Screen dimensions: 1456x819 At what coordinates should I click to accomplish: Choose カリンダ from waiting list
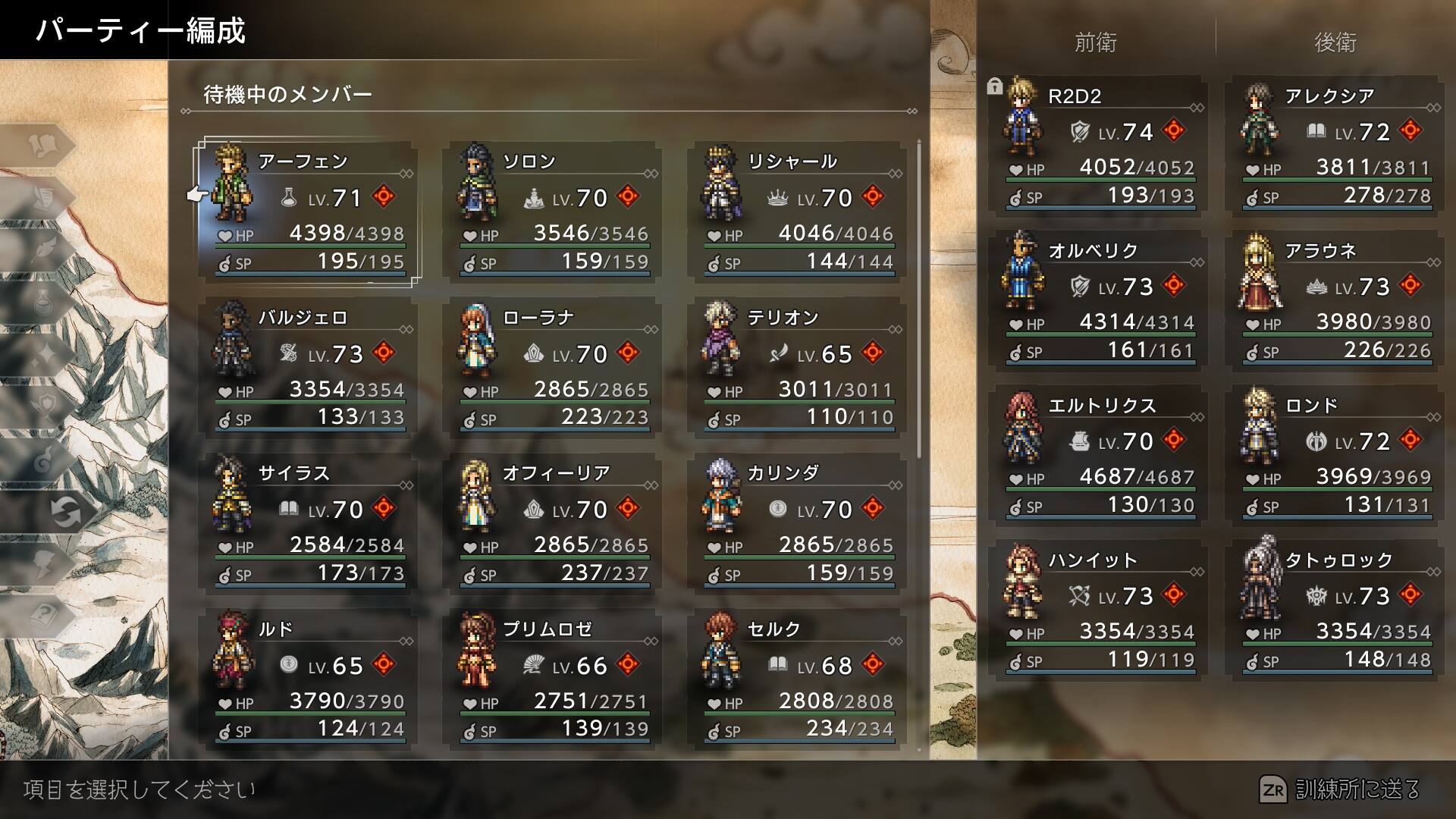(796, 524)
